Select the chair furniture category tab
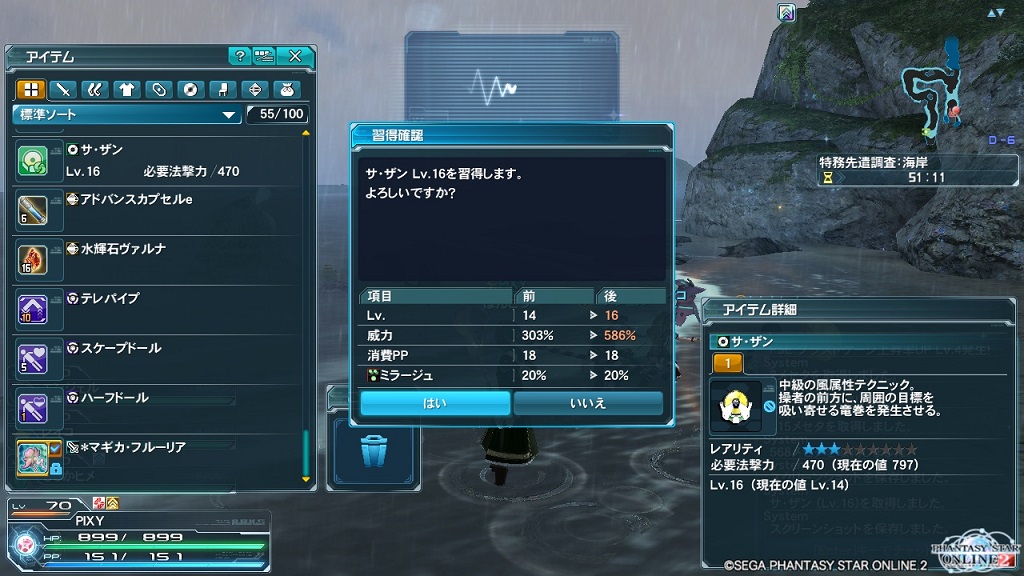Image resolution: width=1024 pixels, height=576 pixels. tap(222, 89)
